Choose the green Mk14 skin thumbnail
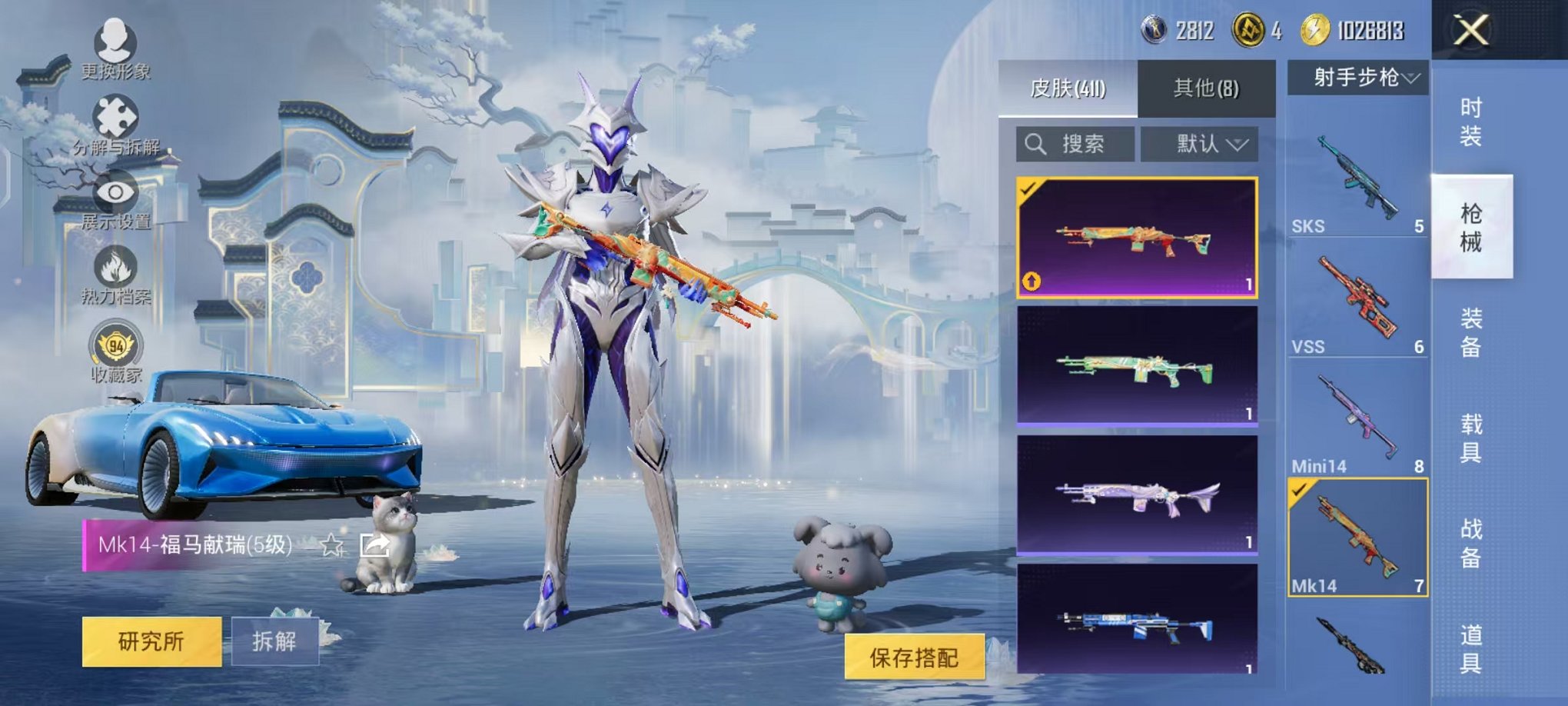 pyautogui.click(x=1137, y=366)
